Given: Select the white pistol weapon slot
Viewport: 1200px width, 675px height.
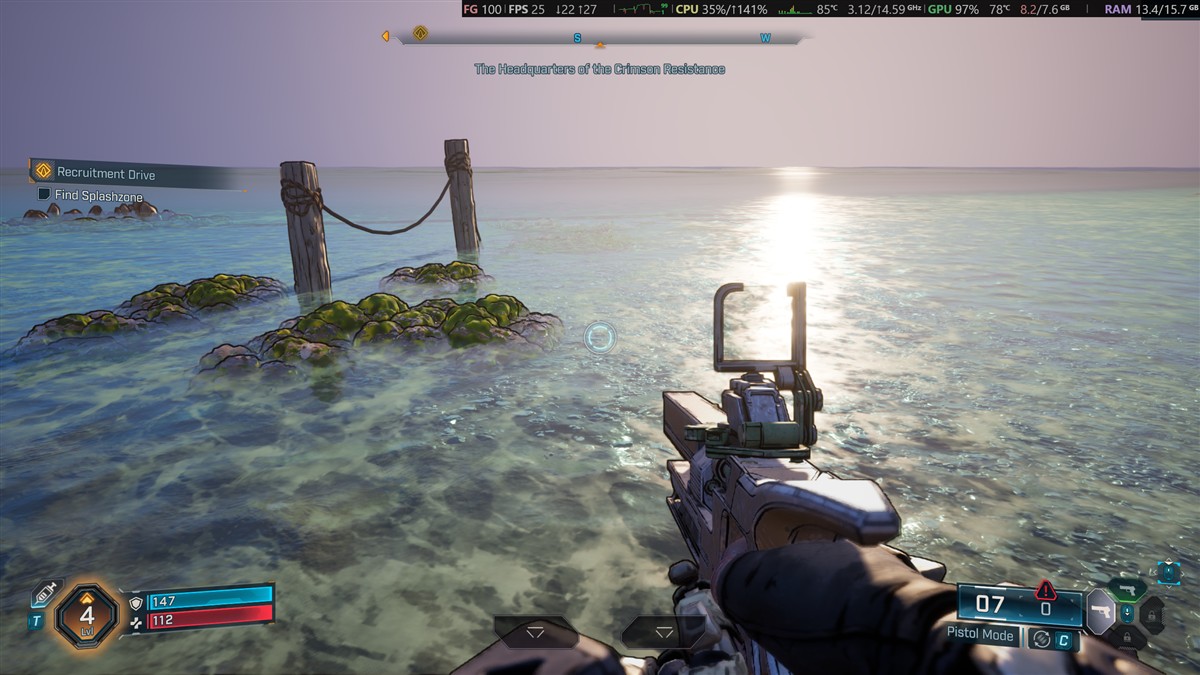Looking at the screenshot, I should (1101, 610).
